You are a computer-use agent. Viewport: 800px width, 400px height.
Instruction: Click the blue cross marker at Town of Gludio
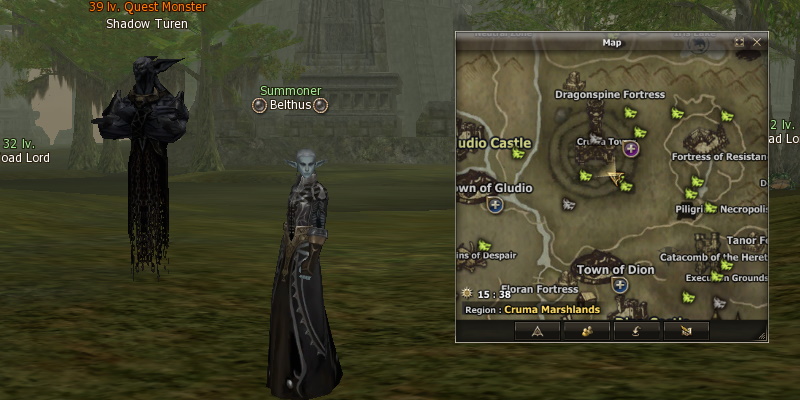[495, 205]
